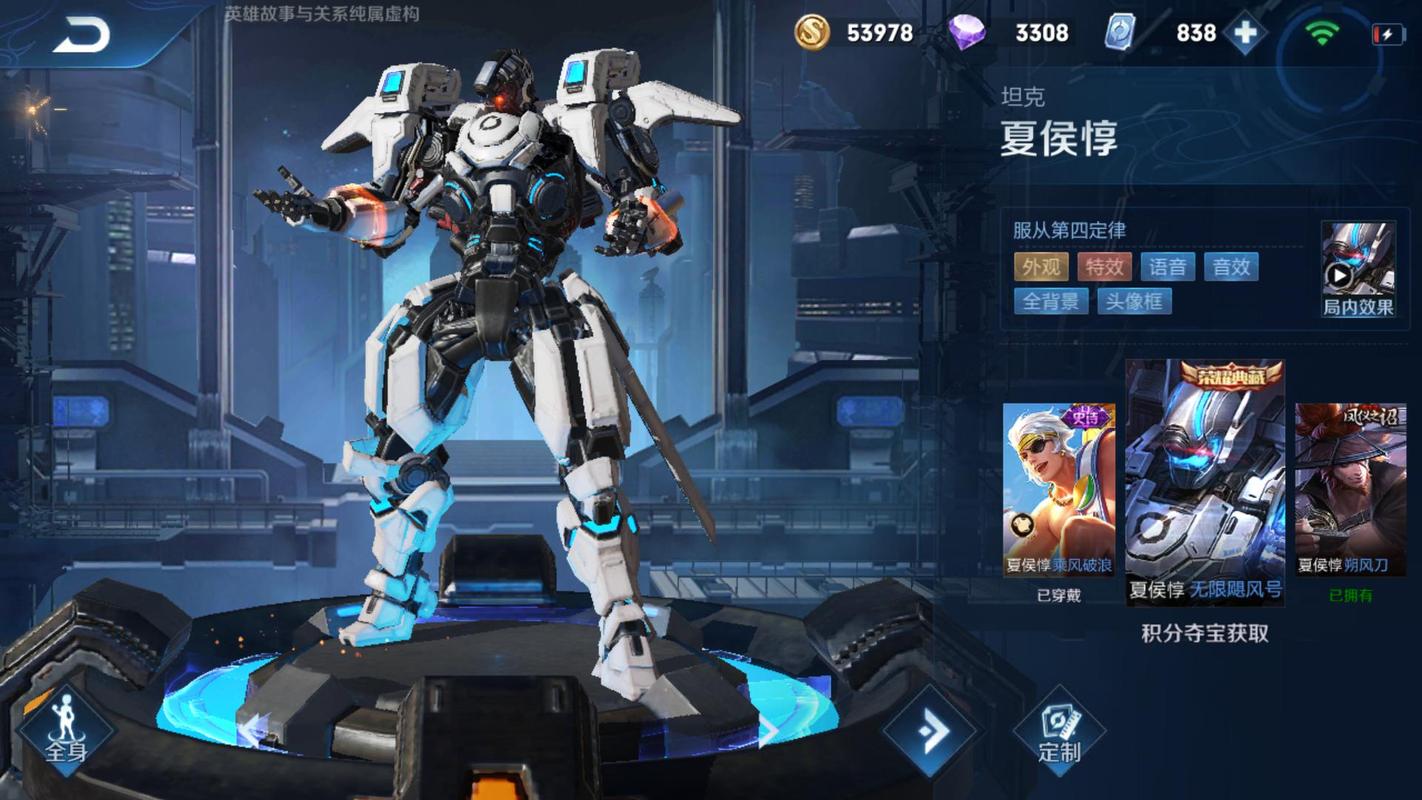Toggle the 语音 voice tag
Screen dimensions: 1422x800
1168,266
